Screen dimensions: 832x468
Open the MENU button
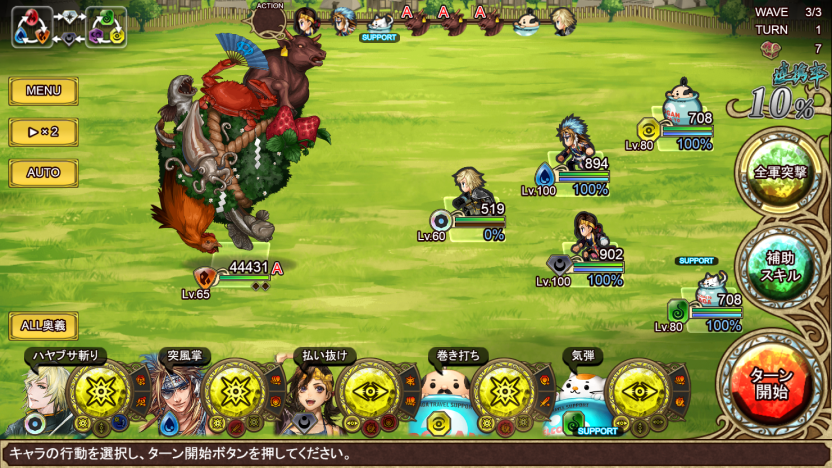point(43,91)
